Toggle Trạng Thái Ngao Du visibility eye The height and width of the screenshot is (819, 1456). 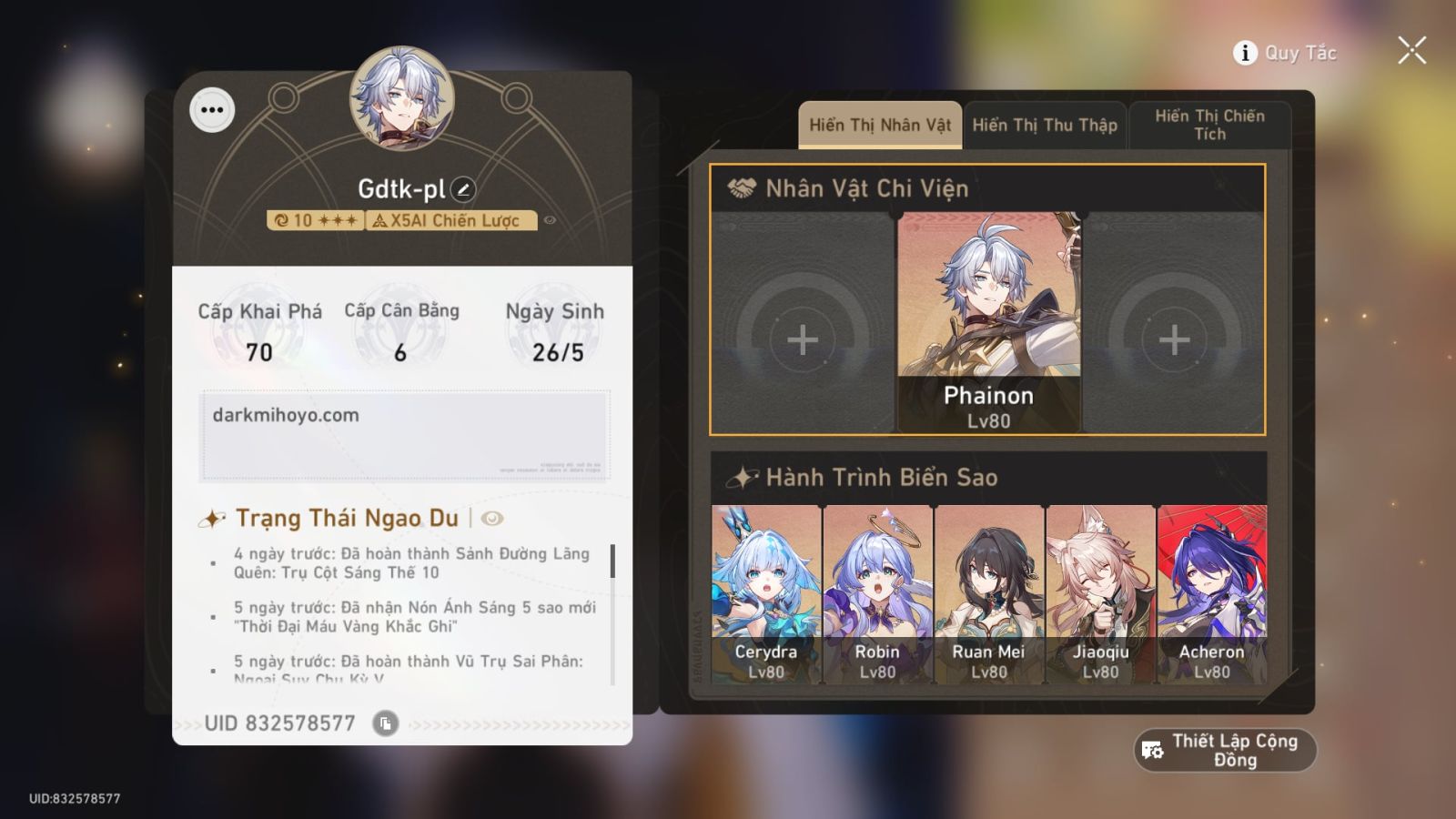tap(491, 519)
